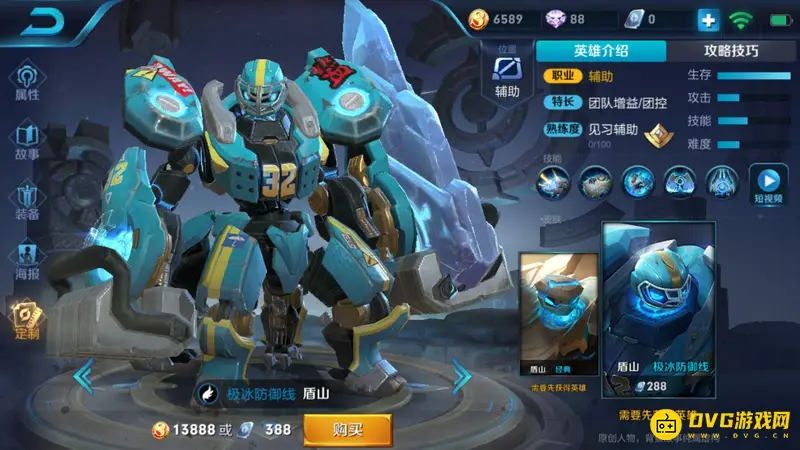The width and height of the screenshot is (800, 450).
Task: Show the next skin with right arrow
Action: 461,376
